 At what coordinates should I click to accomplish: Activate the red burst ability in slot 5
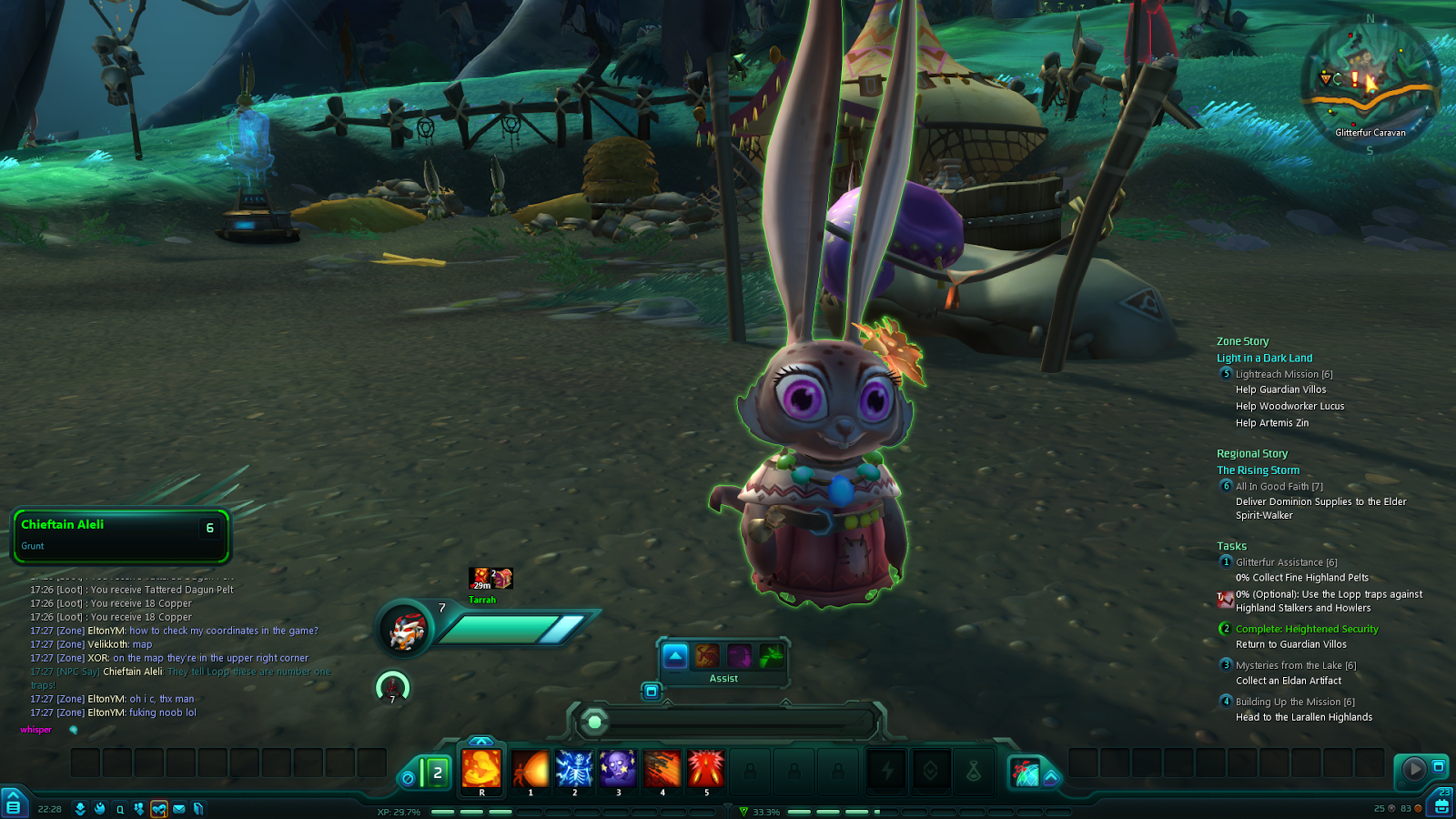click(706, 769)
